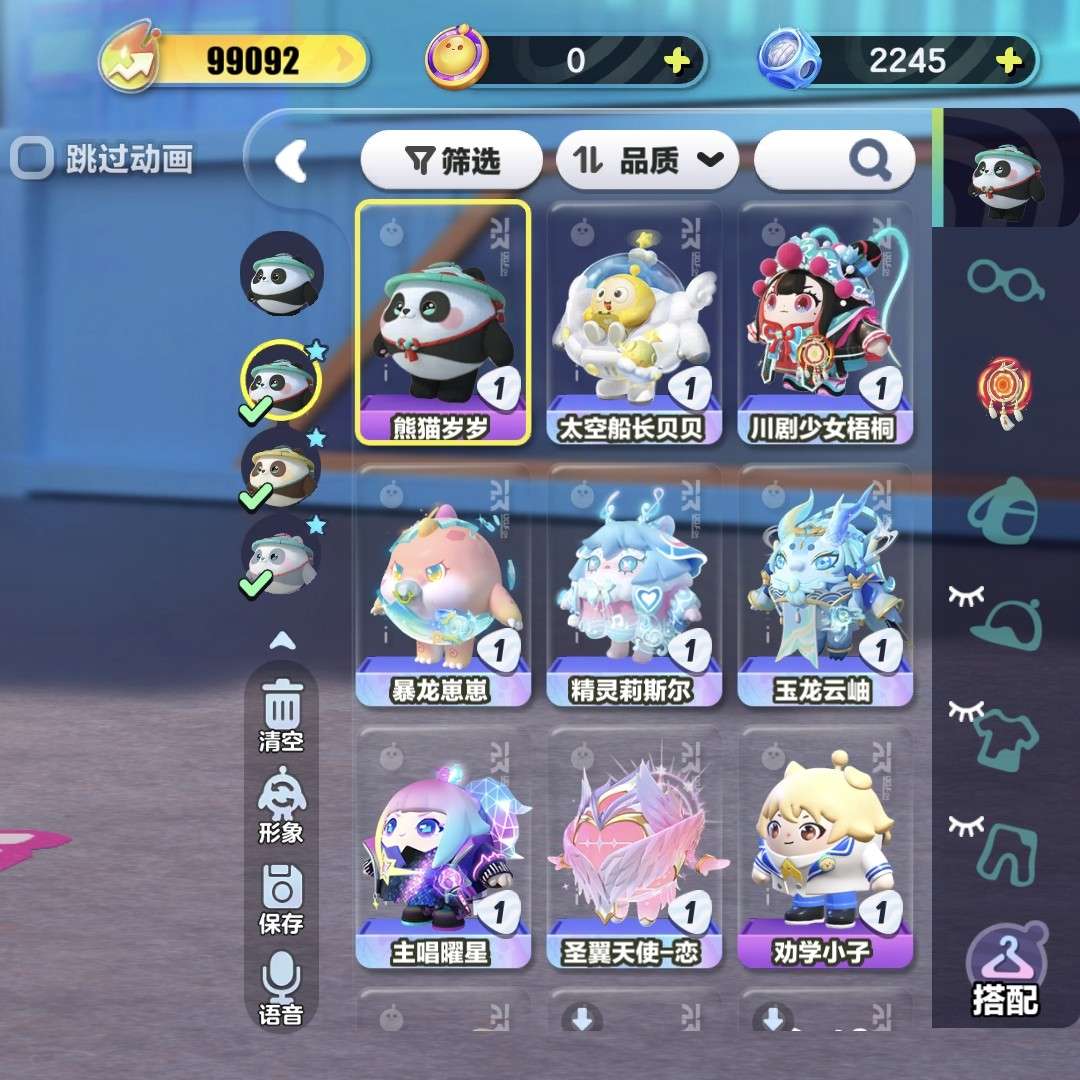Choose the 精灵莉斯尔 outfit card
Screen dimensions: 1080x1080
[x=634, y=586]
